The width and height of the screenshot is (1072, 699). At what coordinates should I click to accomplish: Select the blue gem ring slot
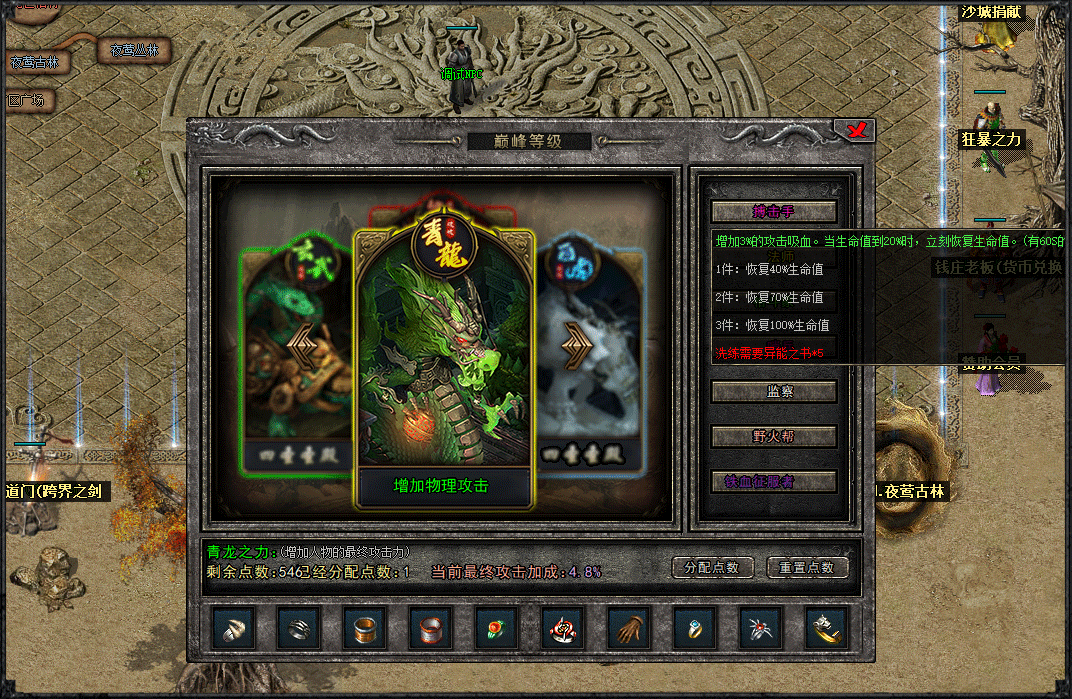tap(695, 628)
